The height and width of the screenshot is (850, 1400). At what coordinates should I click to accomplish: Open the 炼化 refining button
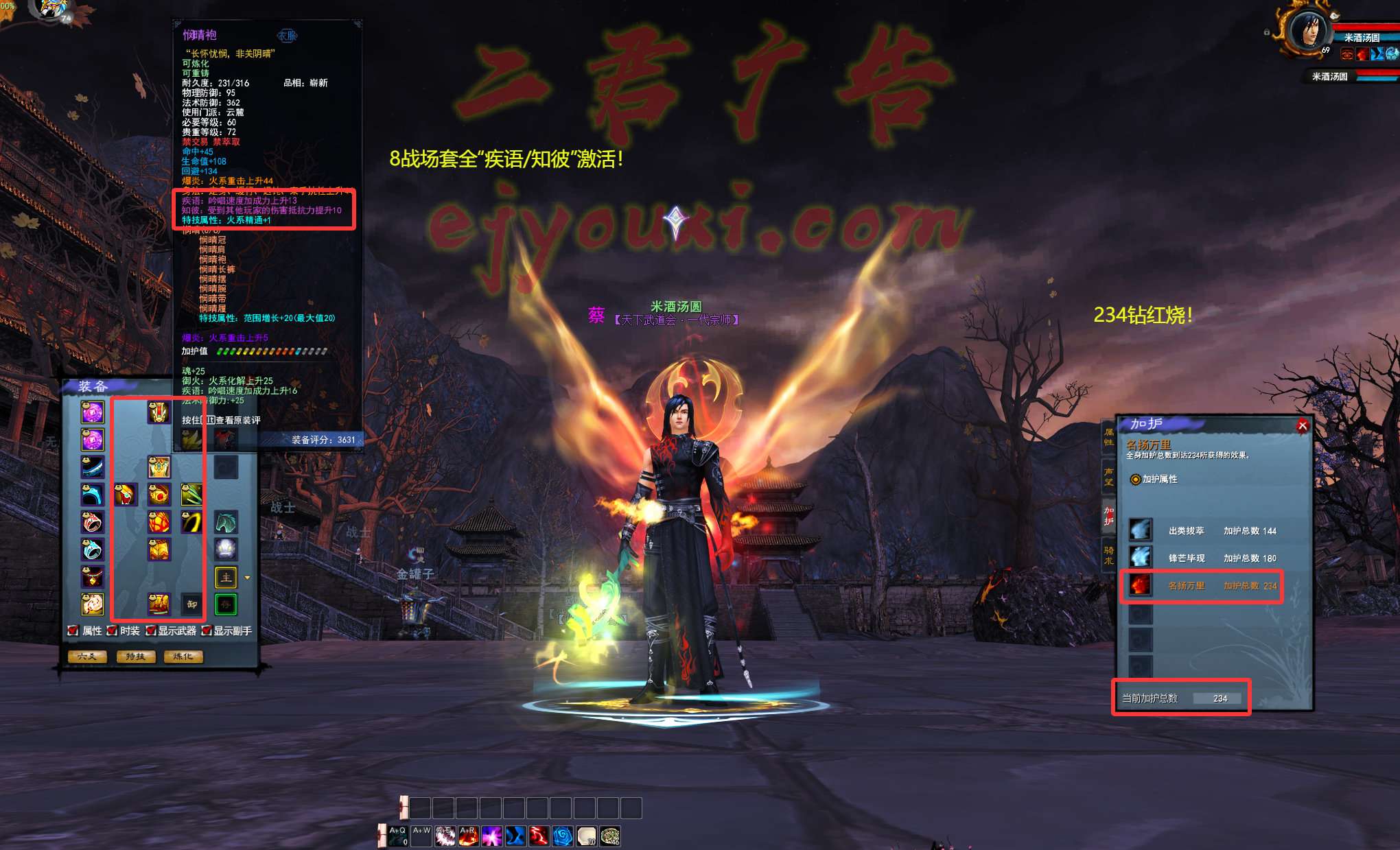(x=183, y=657)
